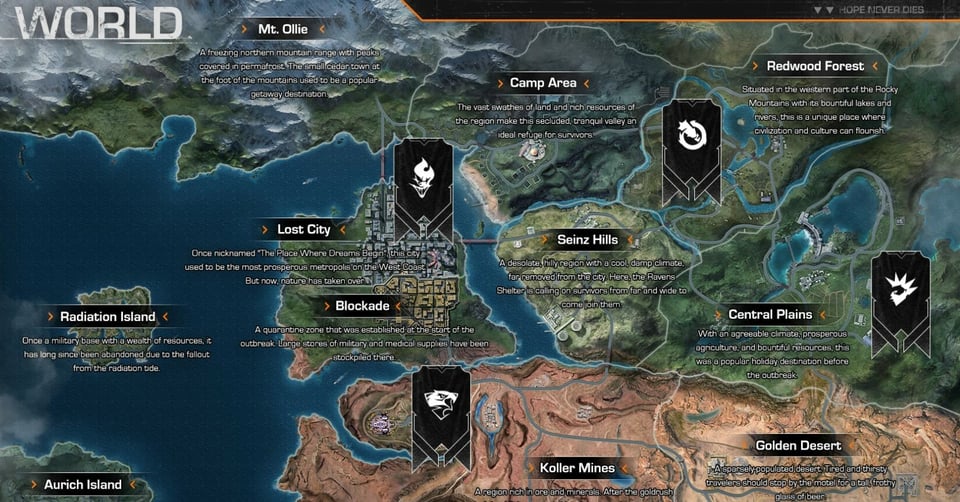Show the Seinz Hills region
Viewport: 960px width, 502px height.
587,240
